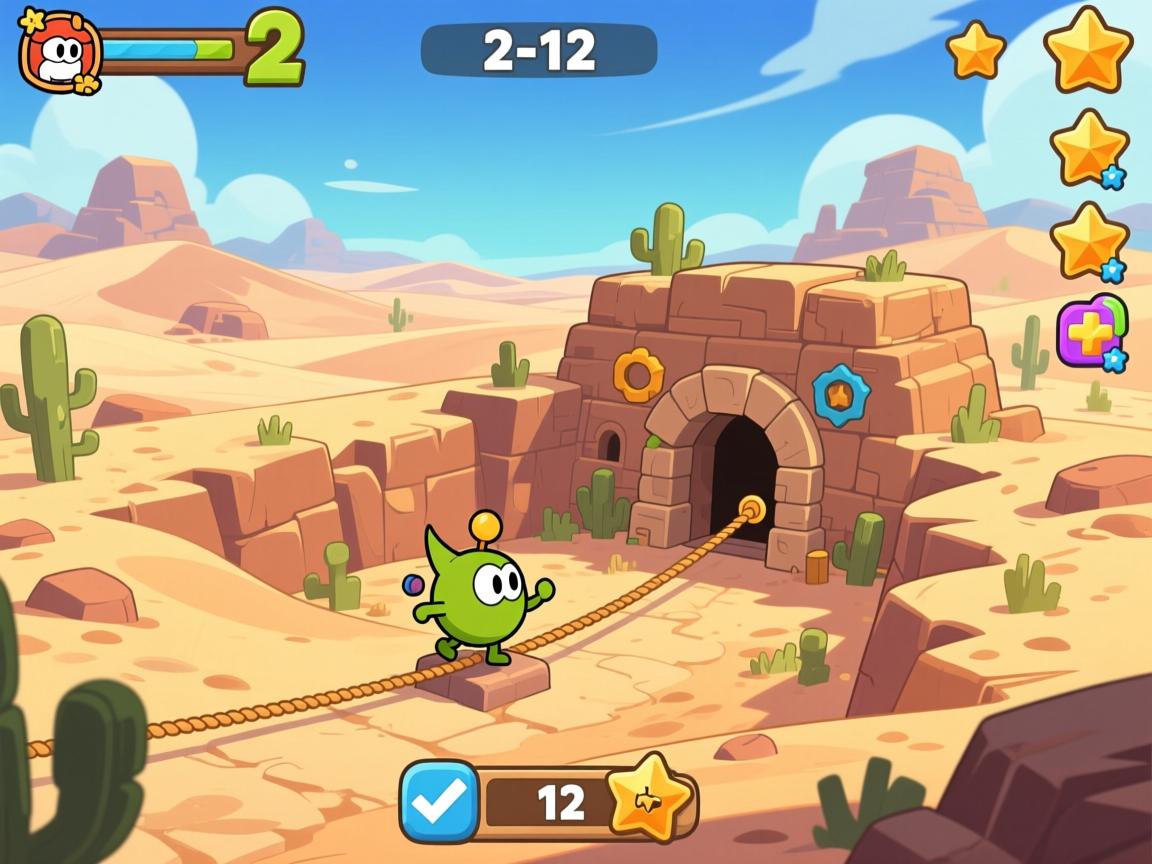Click the blue checkmark button
Viewport: 1152px width, 864px height.
coord(439,801)
